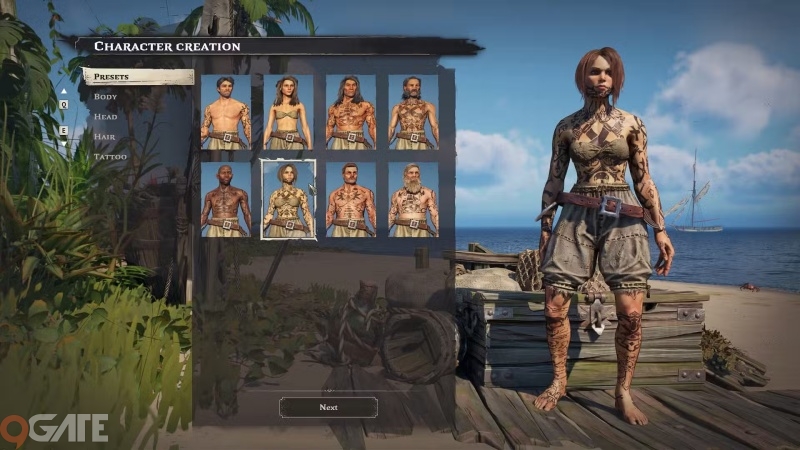The image size is (800, 450).
Task: Open the Hair options
Action: pos(106,136)
